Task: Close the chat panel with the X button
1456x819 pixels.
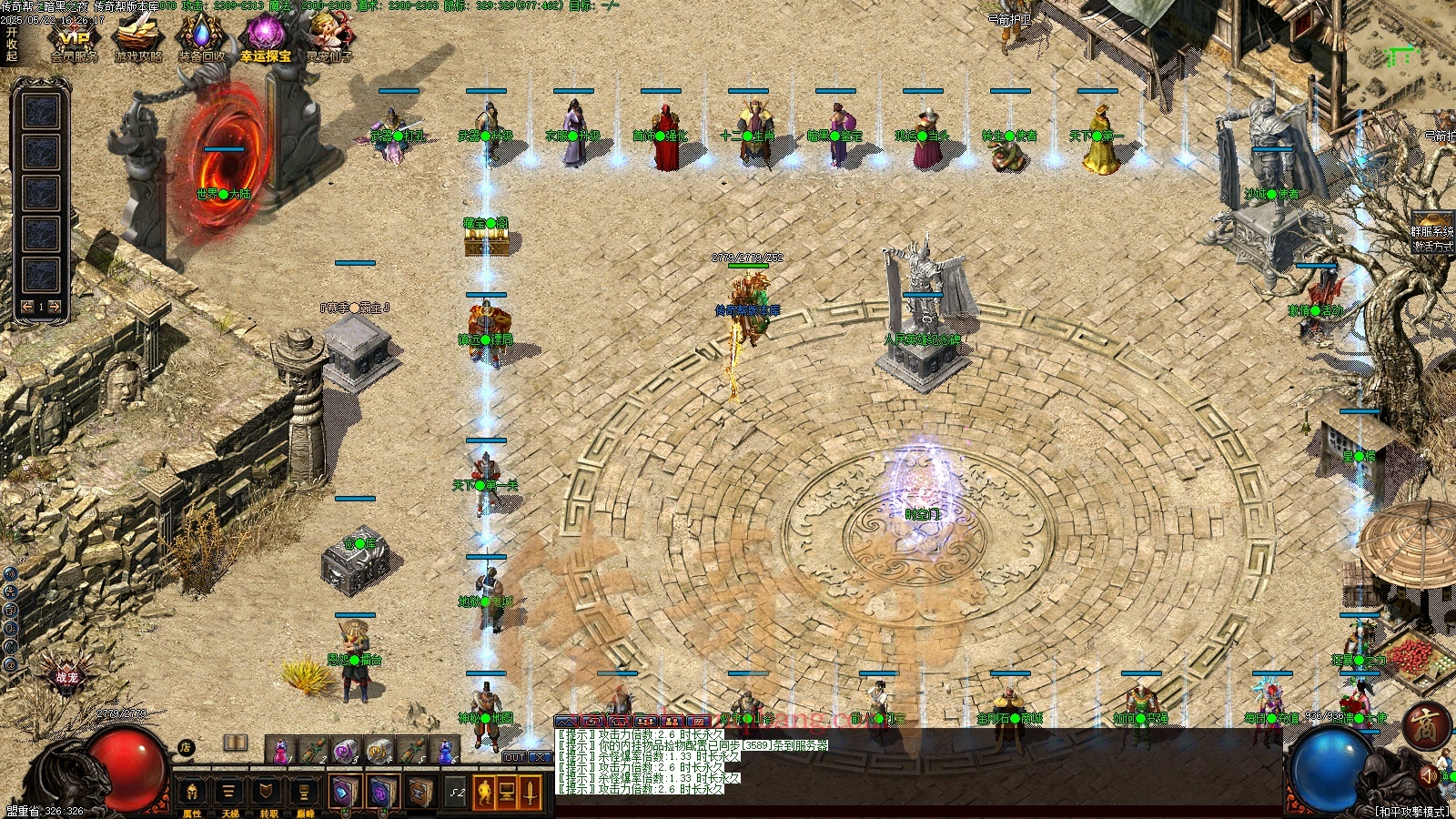Action: point(540,757)
